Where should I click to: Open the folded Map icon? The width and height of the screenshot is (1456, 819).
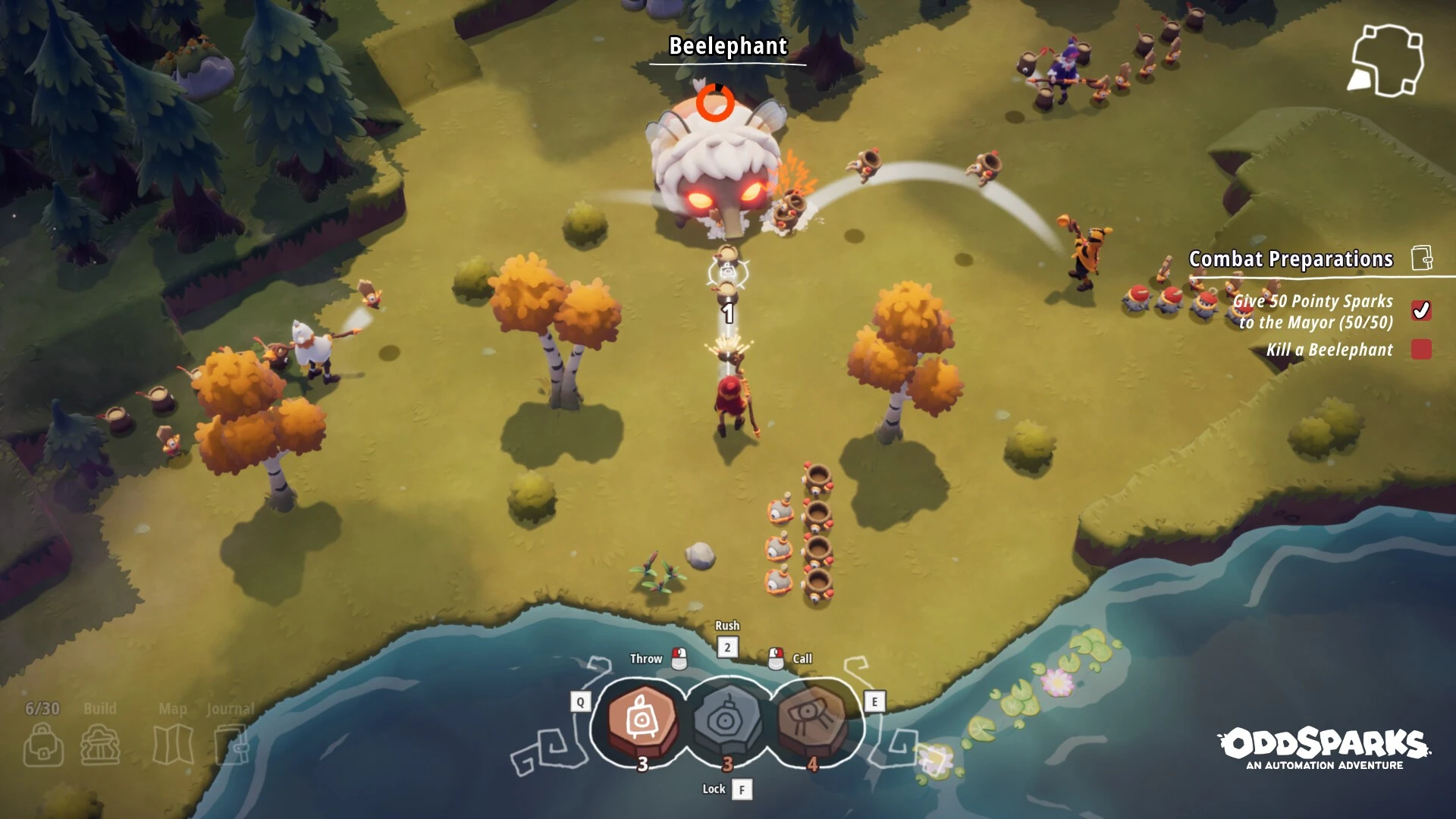point(173,745)
